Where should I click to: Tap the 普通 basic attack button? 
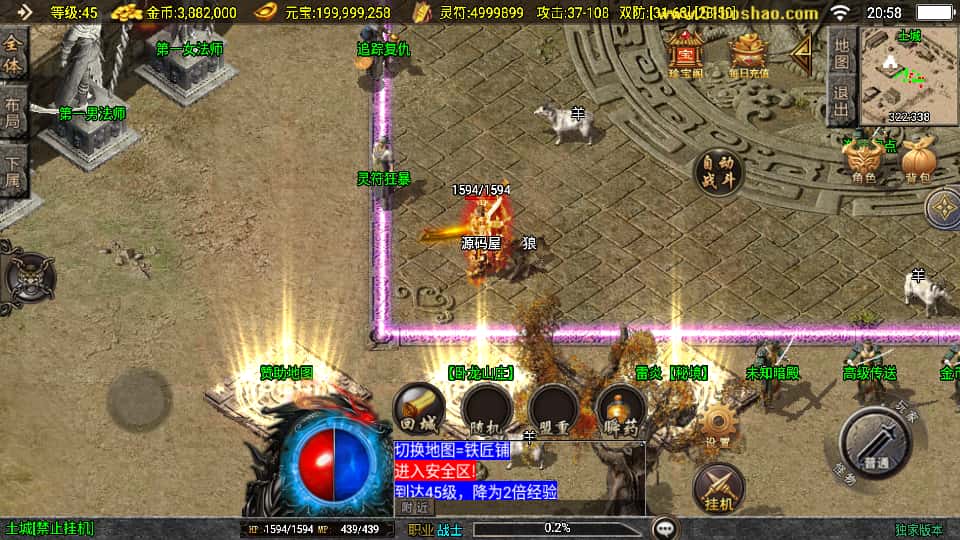pos(876,446)
